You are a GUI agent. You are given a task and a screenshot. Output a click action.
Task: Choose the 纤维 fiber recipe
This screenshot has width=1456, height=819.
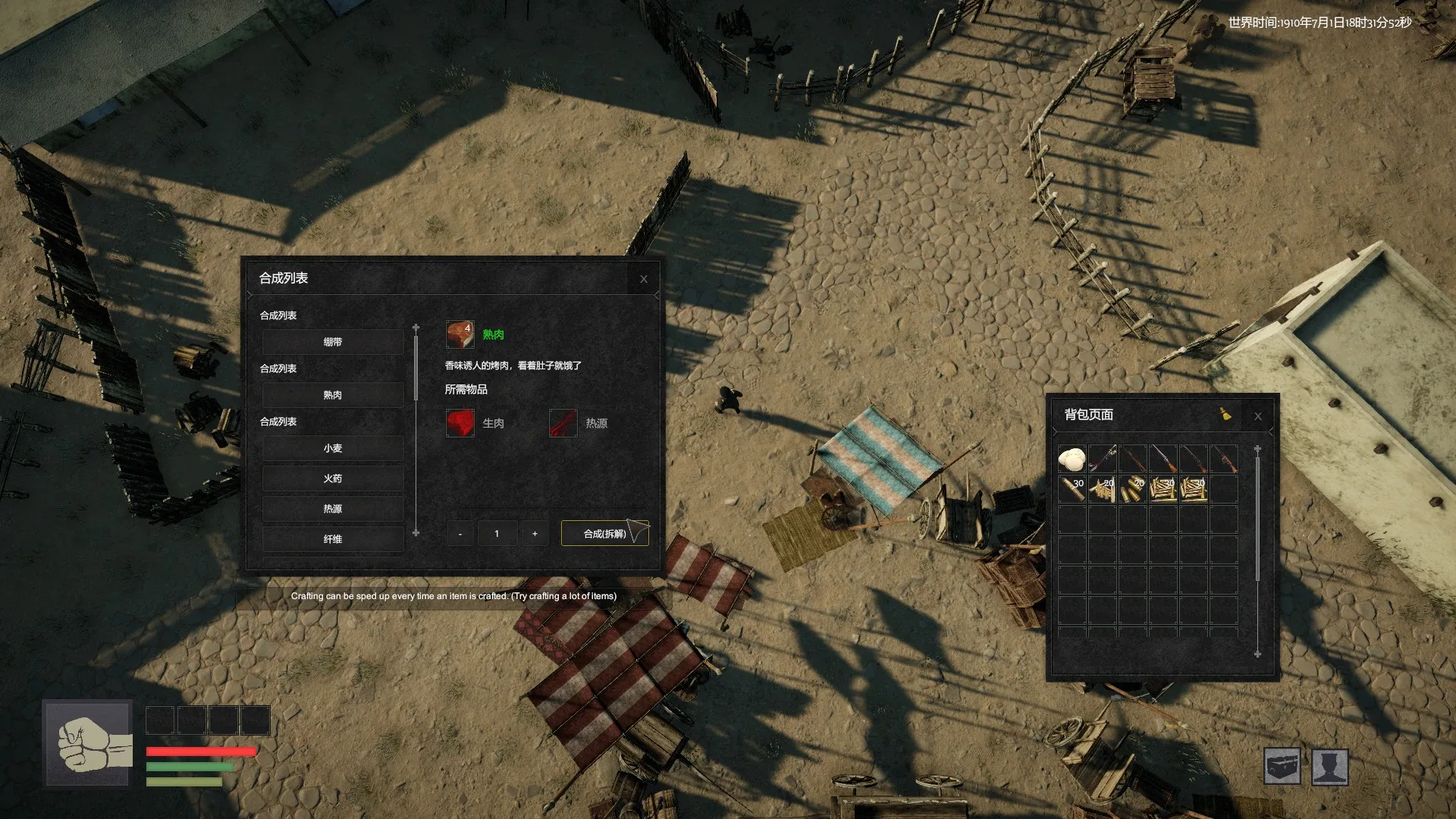333,539
